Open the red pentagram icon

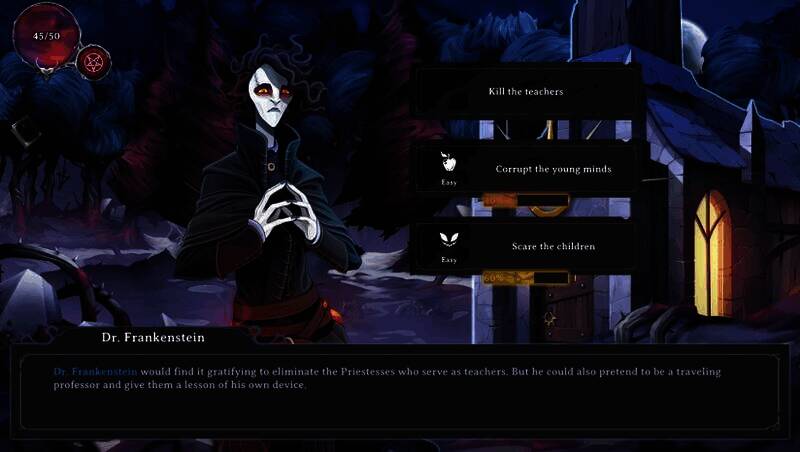pos(93,62)
